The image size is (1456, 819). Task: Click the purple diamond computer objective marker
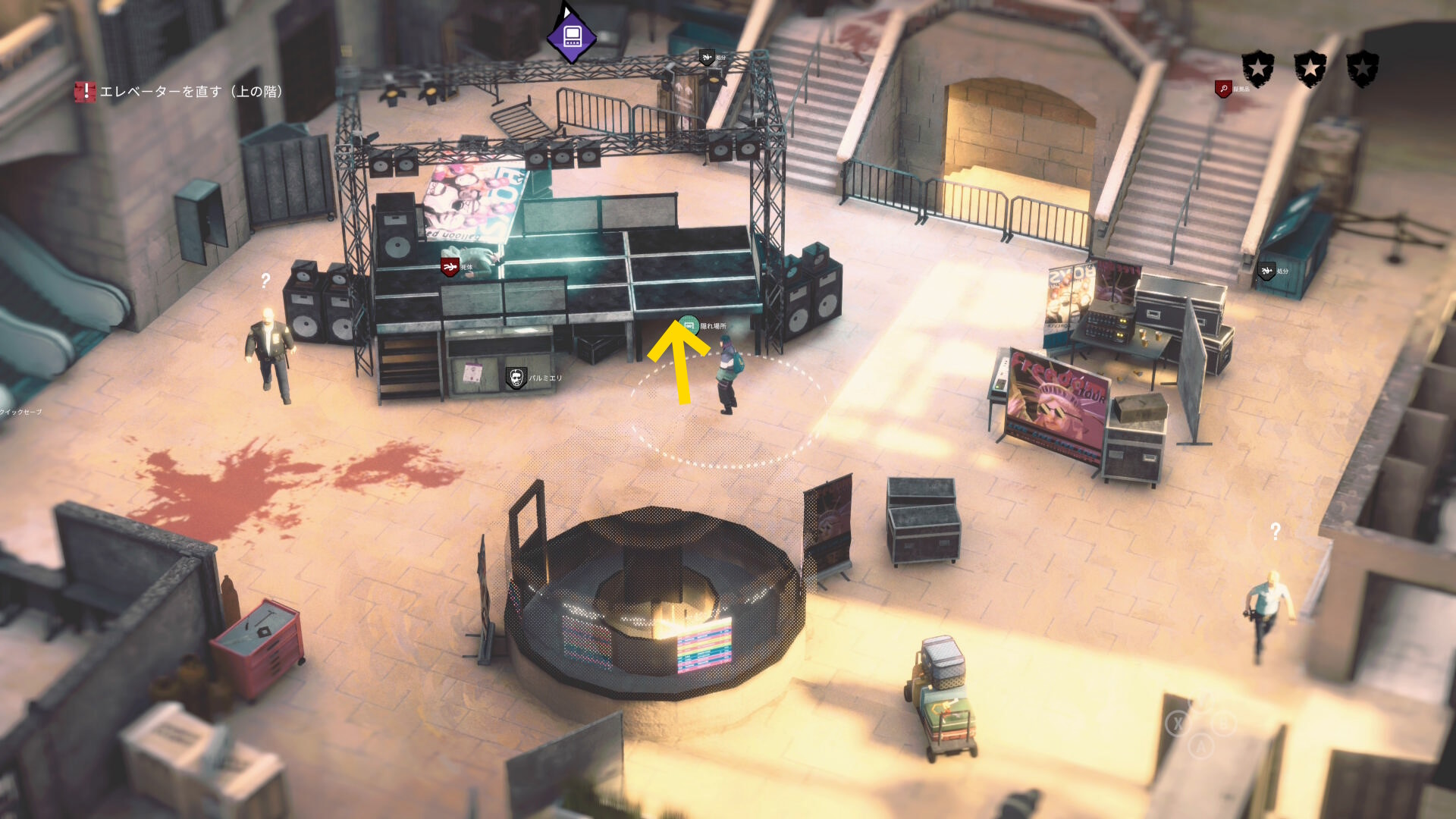571,37
